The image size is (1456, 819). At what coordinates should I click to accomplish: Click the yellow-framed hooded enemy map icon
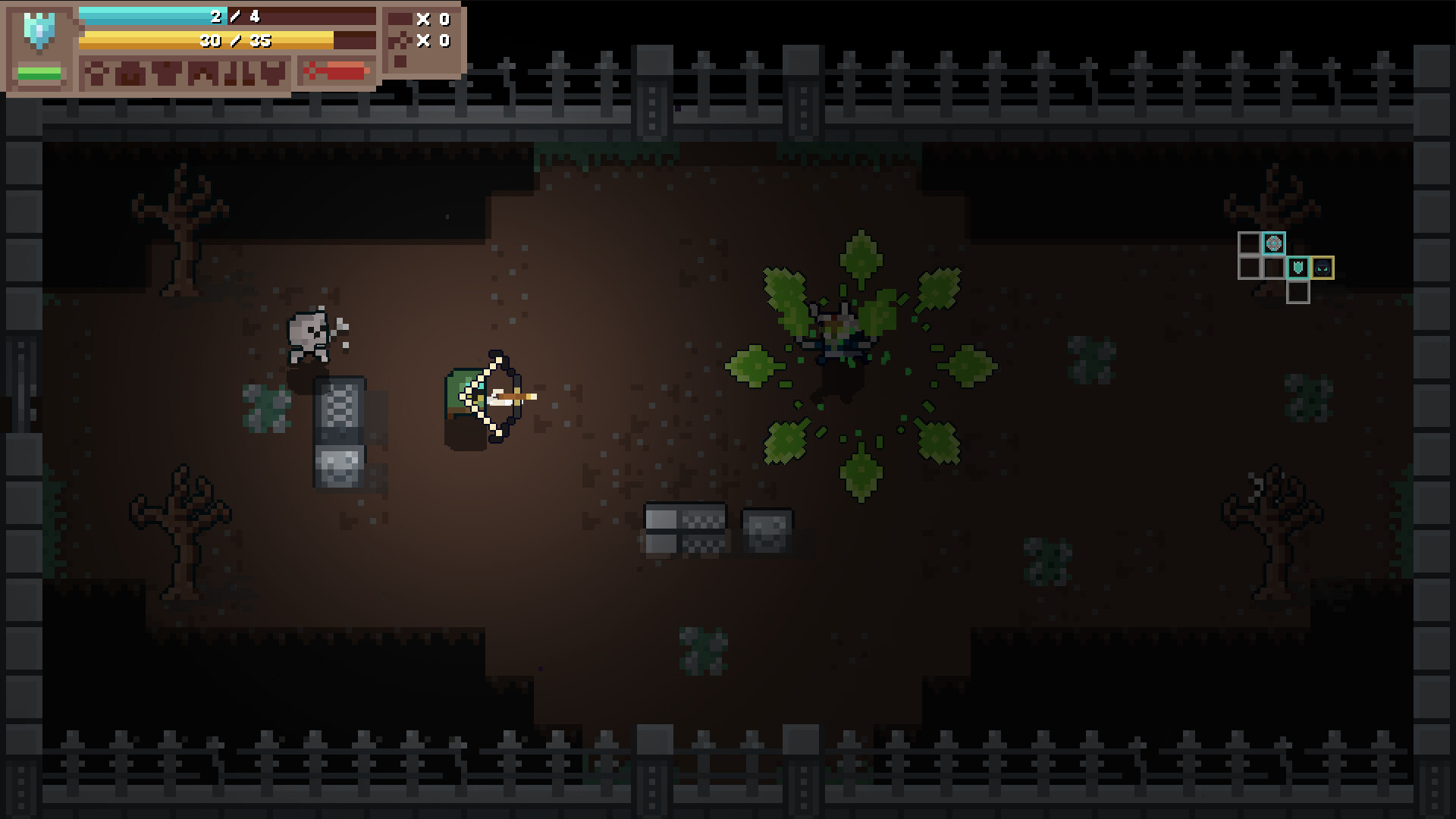pos(1323,268)
